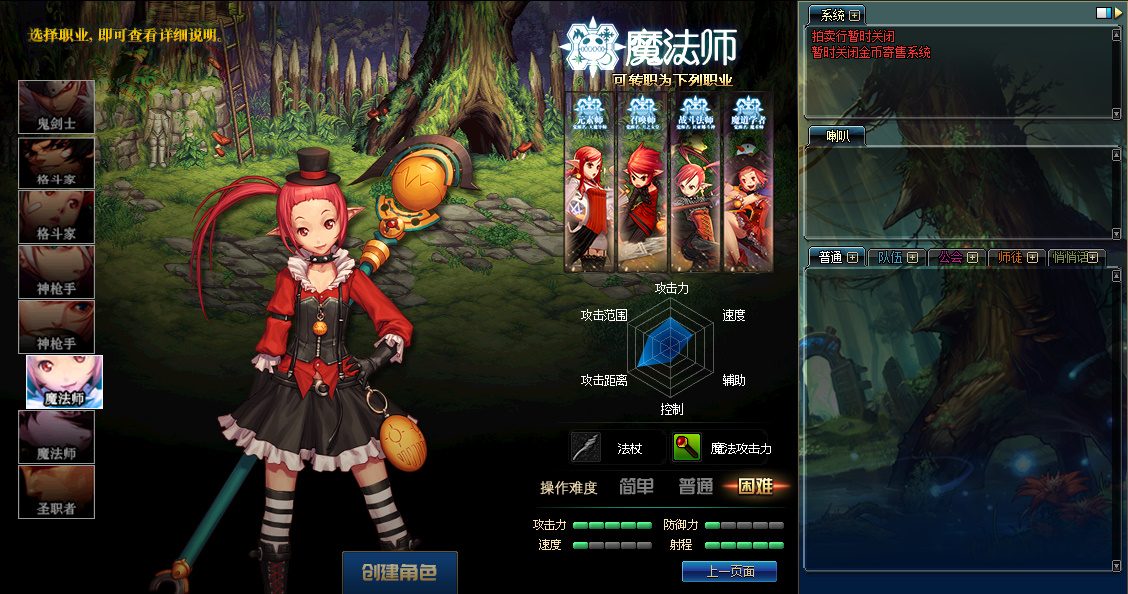Select the highlighted 魔法师 class portrait
This screenshot has width=1128, height=594.
pos(65,382)
